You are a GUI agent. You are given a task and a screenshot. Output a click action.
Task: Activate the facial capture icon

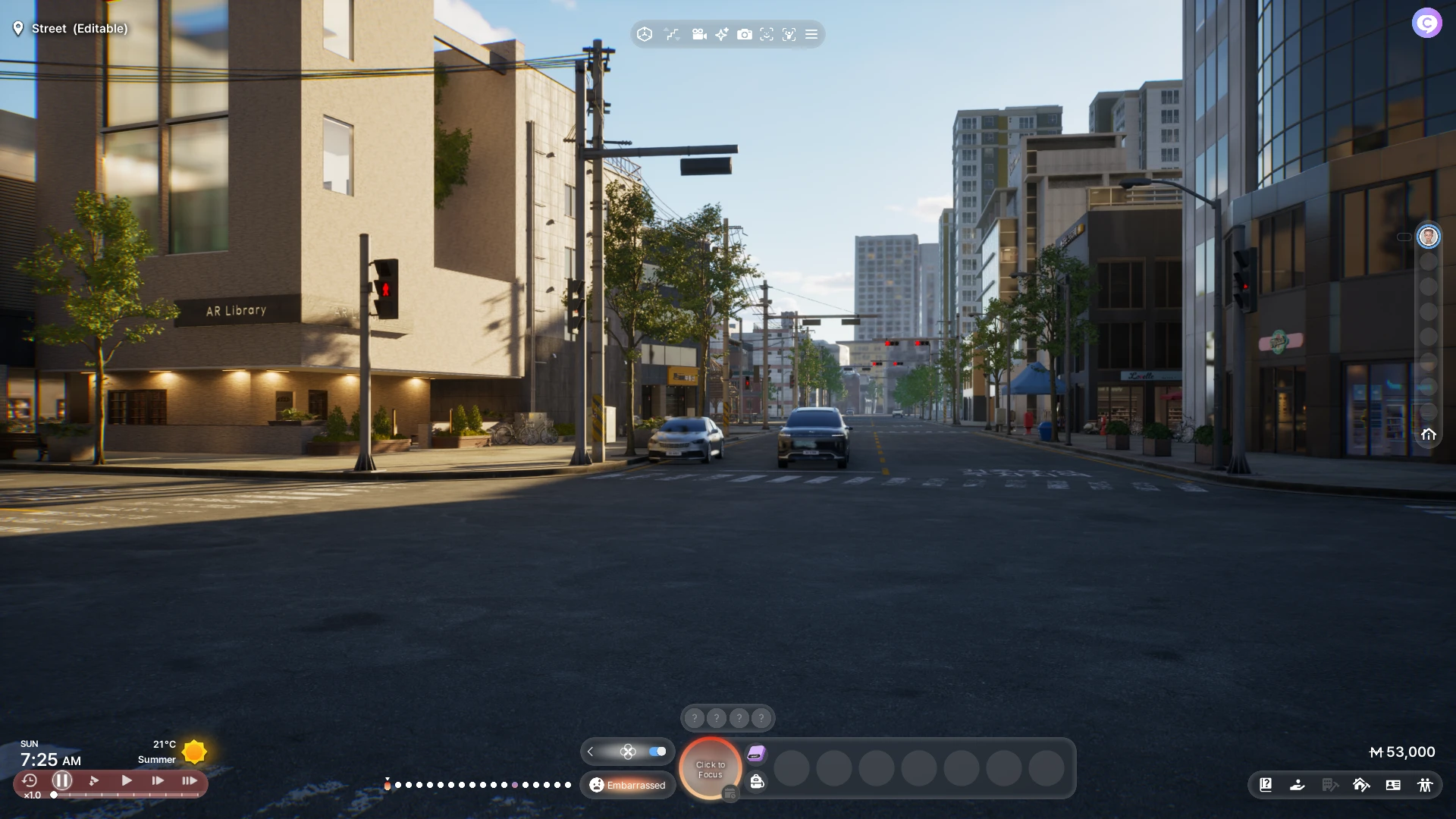[x=767, y=34]
